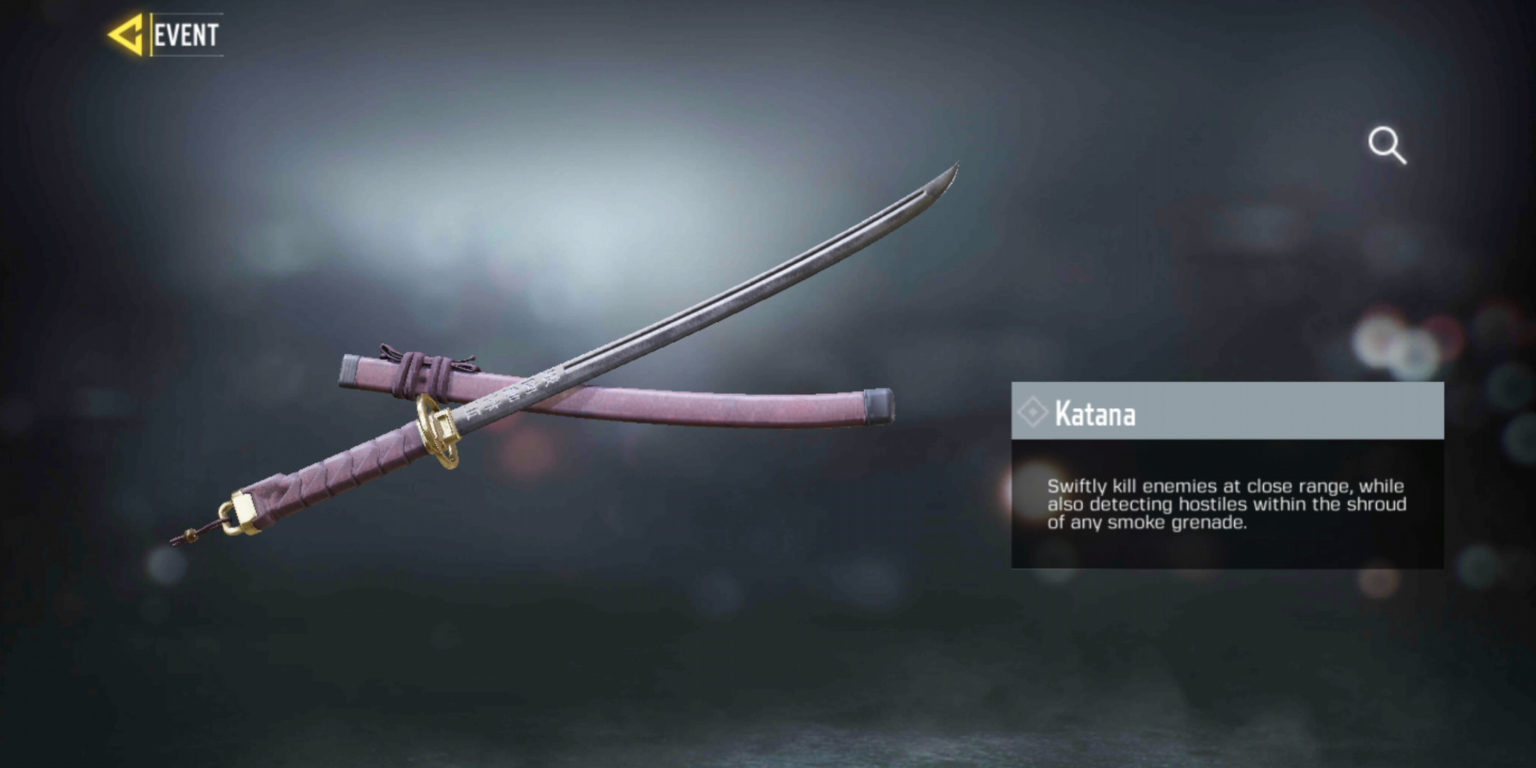The width and height of the screenshot is (1536, 768).
Task: Click EVENT to return to events
Action: pyautogui.click(x=185, y=32)
